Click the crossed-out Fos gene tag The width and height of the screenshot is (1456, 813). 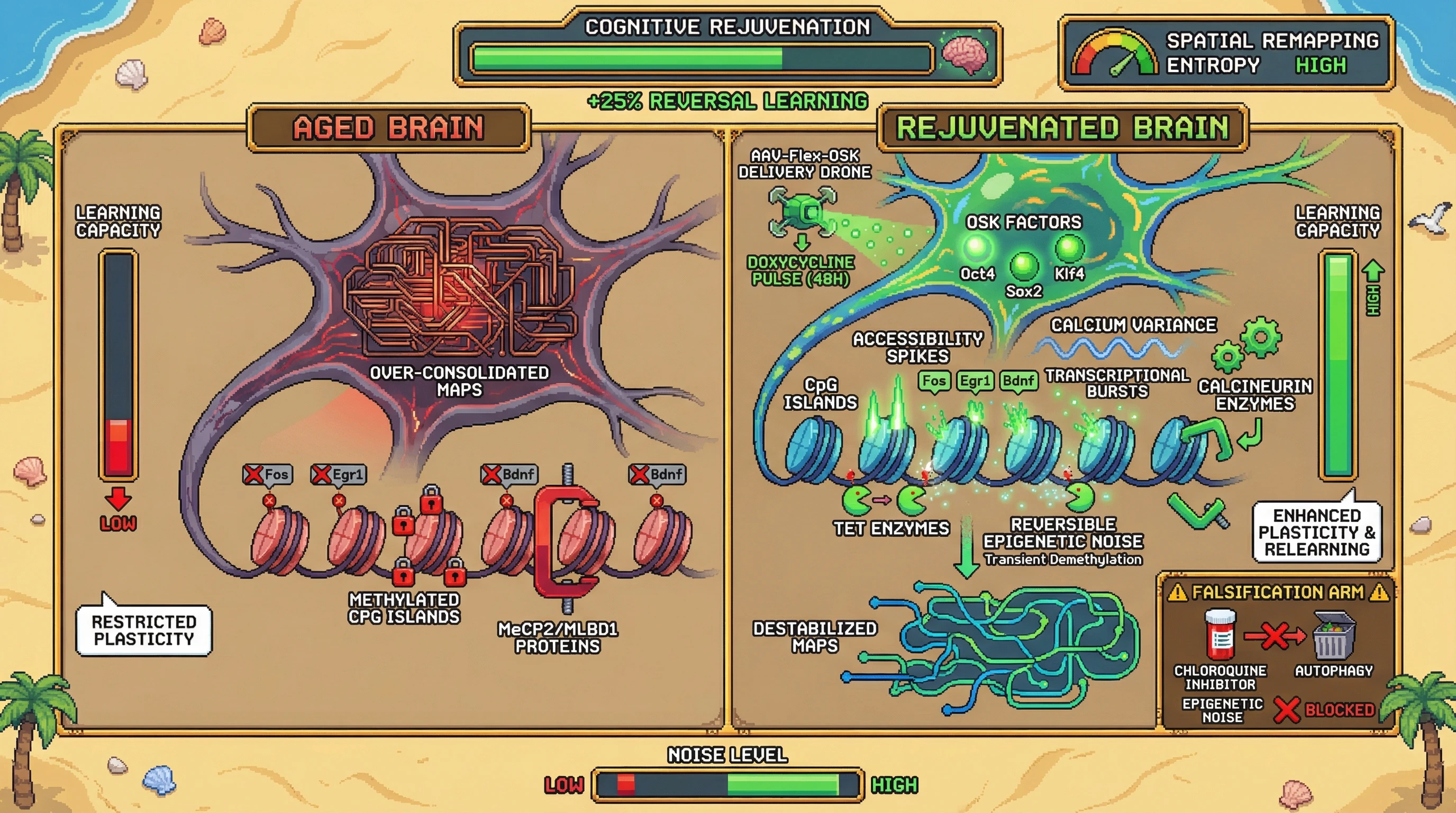tap(268, 474)
